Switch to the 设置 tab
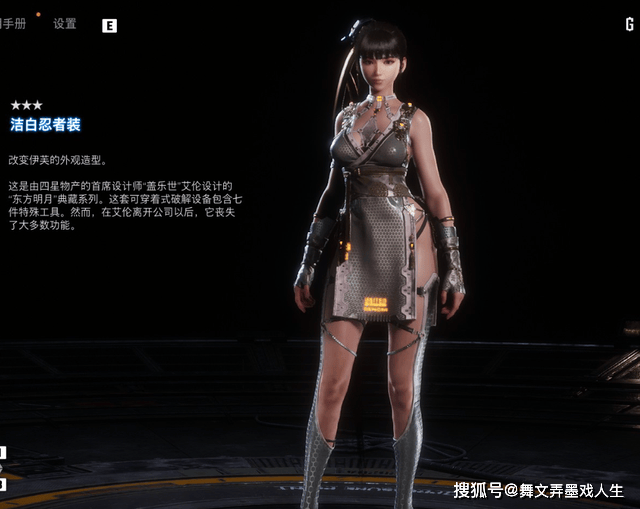The image size is (640, 509). (64, 24)
